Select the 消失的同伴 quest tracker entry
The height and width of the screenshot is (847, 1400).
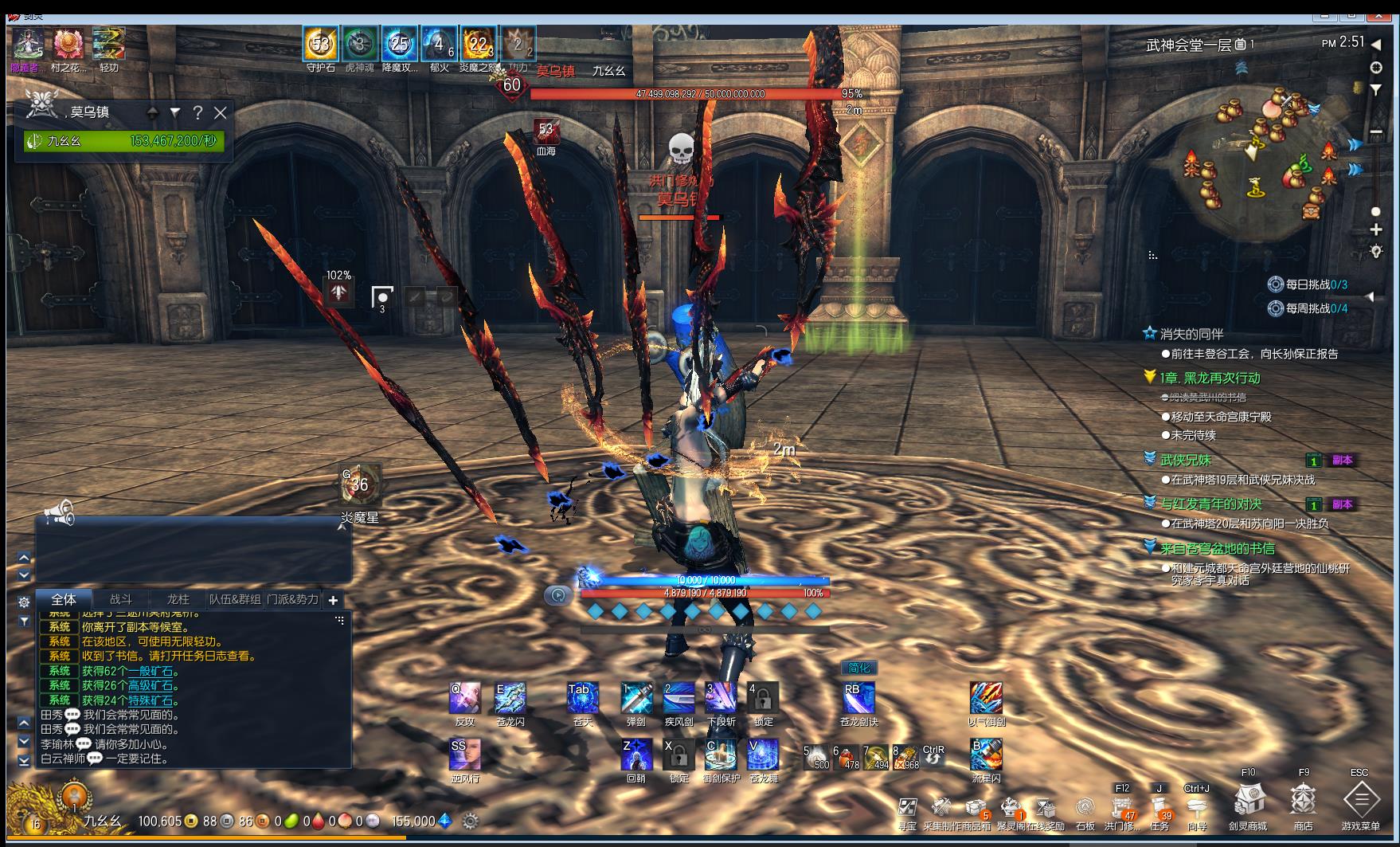[1191, 334]
